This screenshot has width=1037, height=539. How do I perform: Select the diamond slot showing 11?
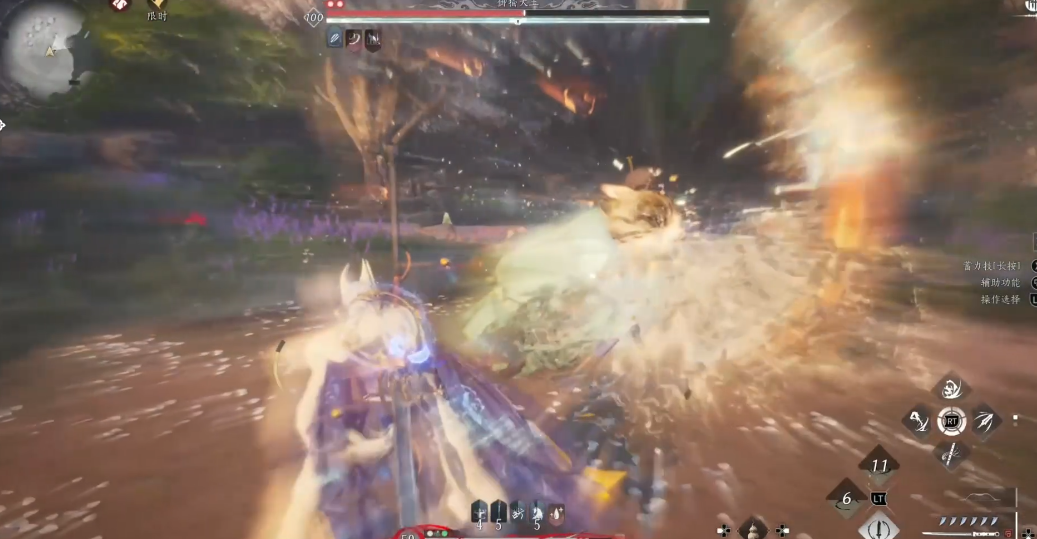879,466
